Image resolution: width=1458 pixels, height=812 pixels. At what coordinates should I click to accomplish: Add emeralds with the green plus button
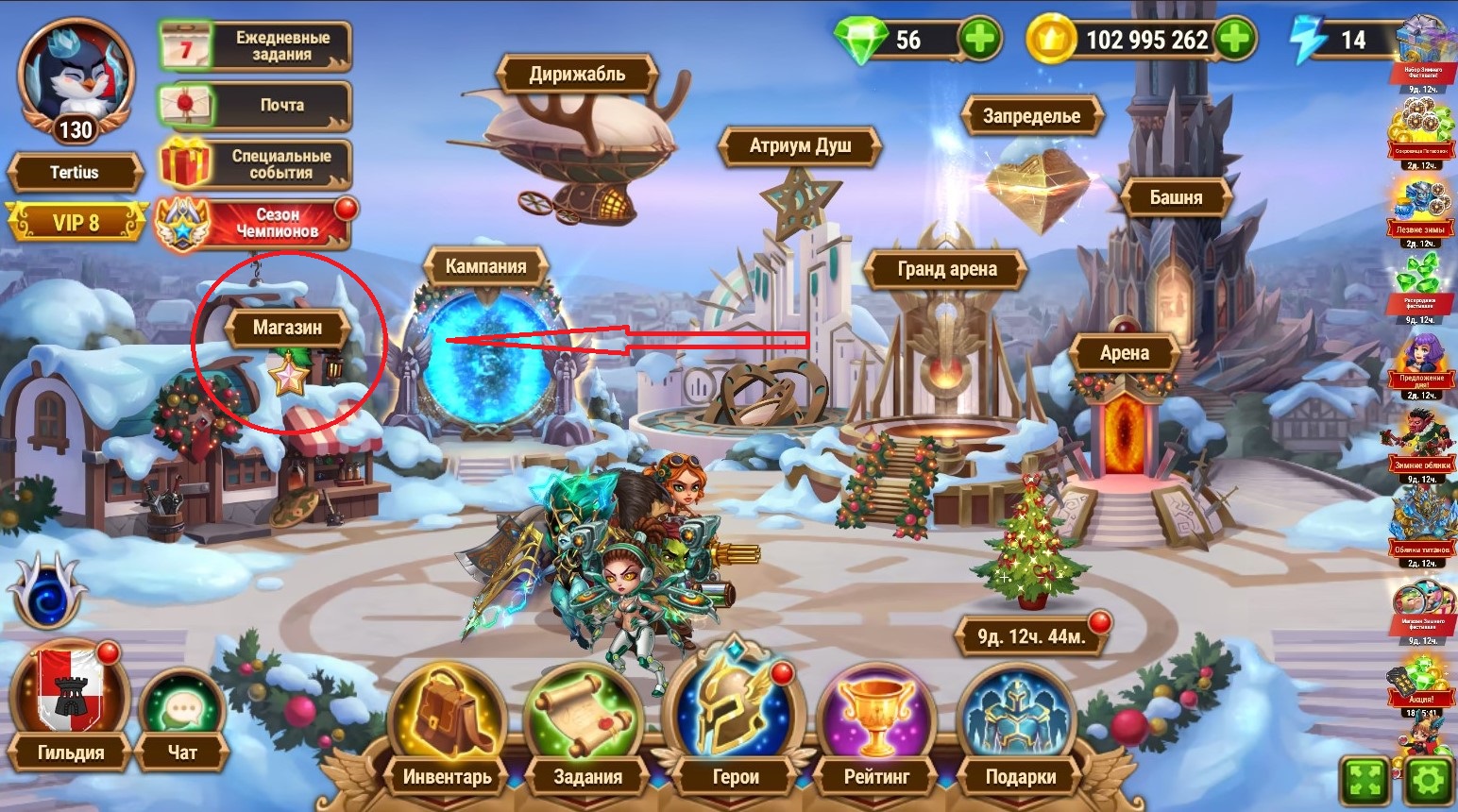(979, 40)
